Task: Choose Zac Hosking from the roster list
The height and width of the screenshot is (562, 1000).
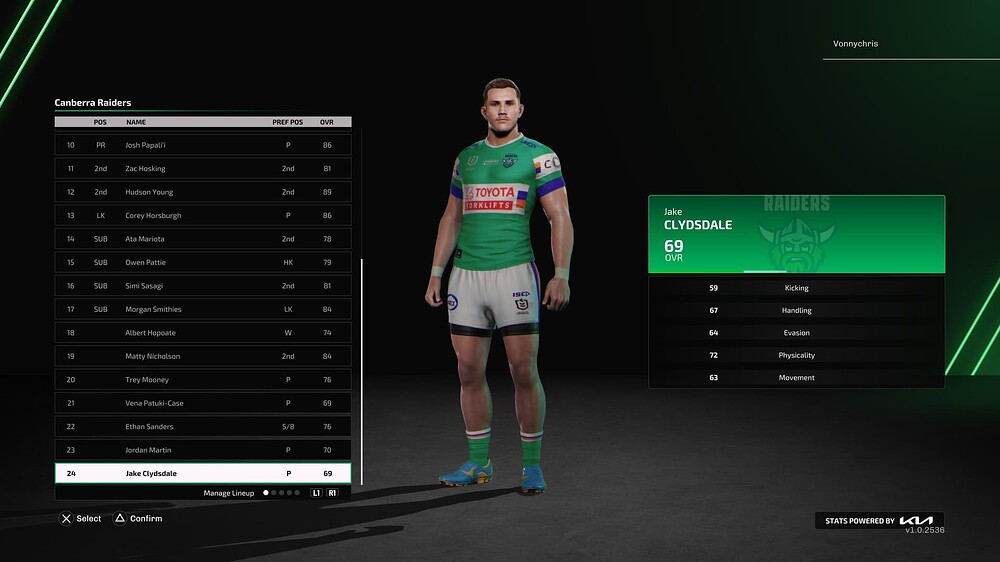Action: coord(202,169)
